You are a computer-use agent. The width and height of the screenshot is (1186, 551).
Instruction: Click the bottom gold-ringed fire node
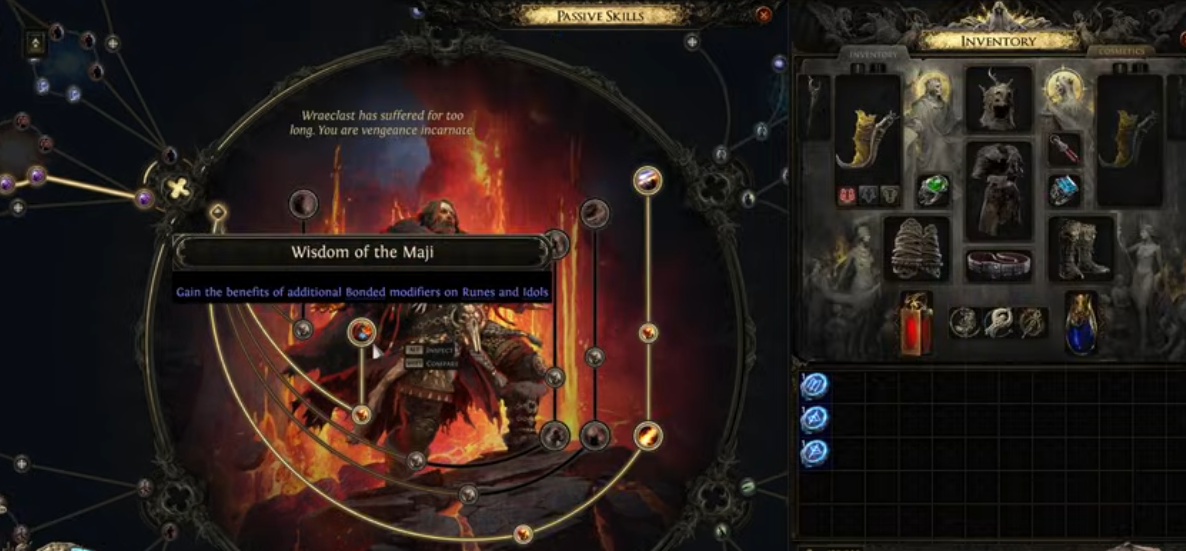point(648,435)
